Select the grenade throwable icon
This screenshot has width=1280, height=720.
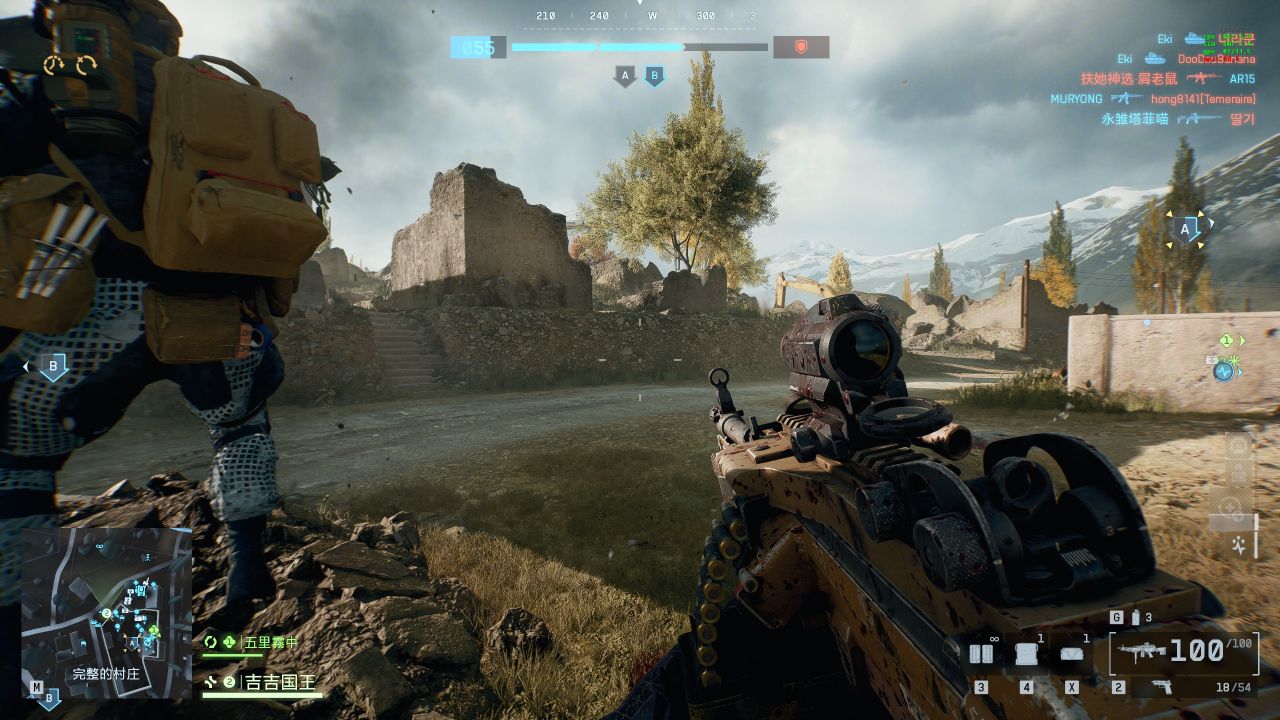tap(1117, 618)
